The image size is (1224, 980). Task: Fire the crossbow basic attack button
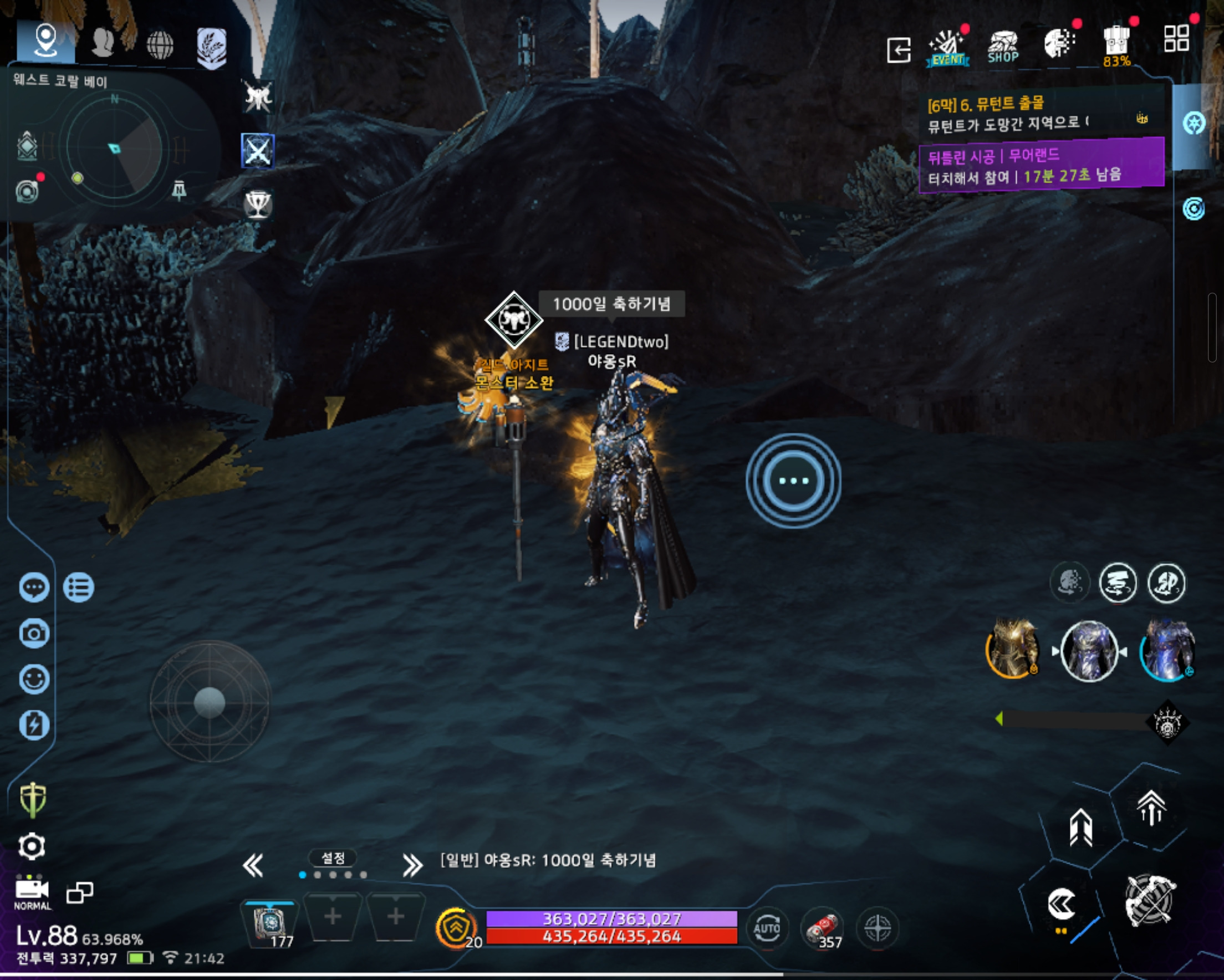1150,901
